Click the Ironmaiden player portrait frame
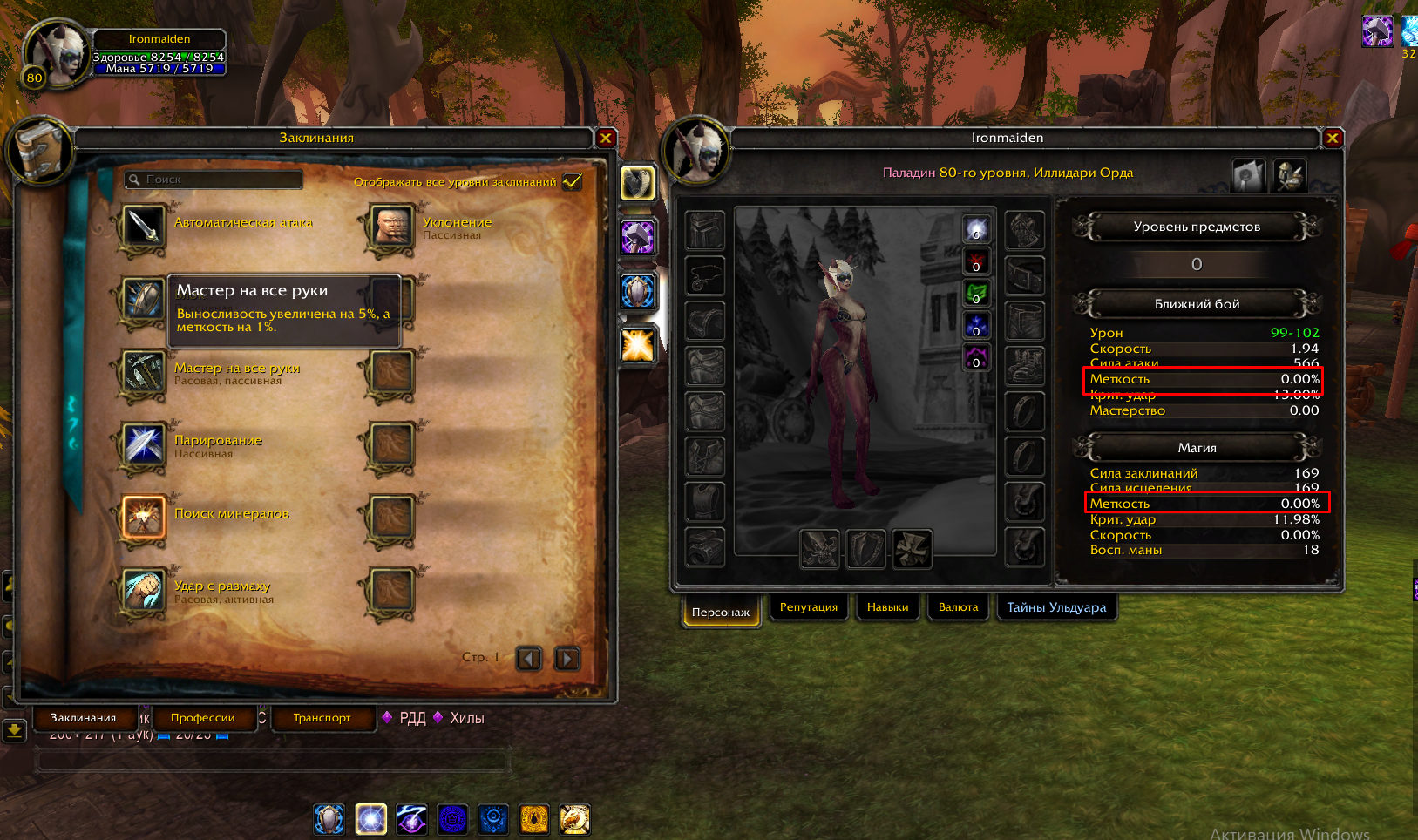The image size is (1418, 840). click(58, 54)
